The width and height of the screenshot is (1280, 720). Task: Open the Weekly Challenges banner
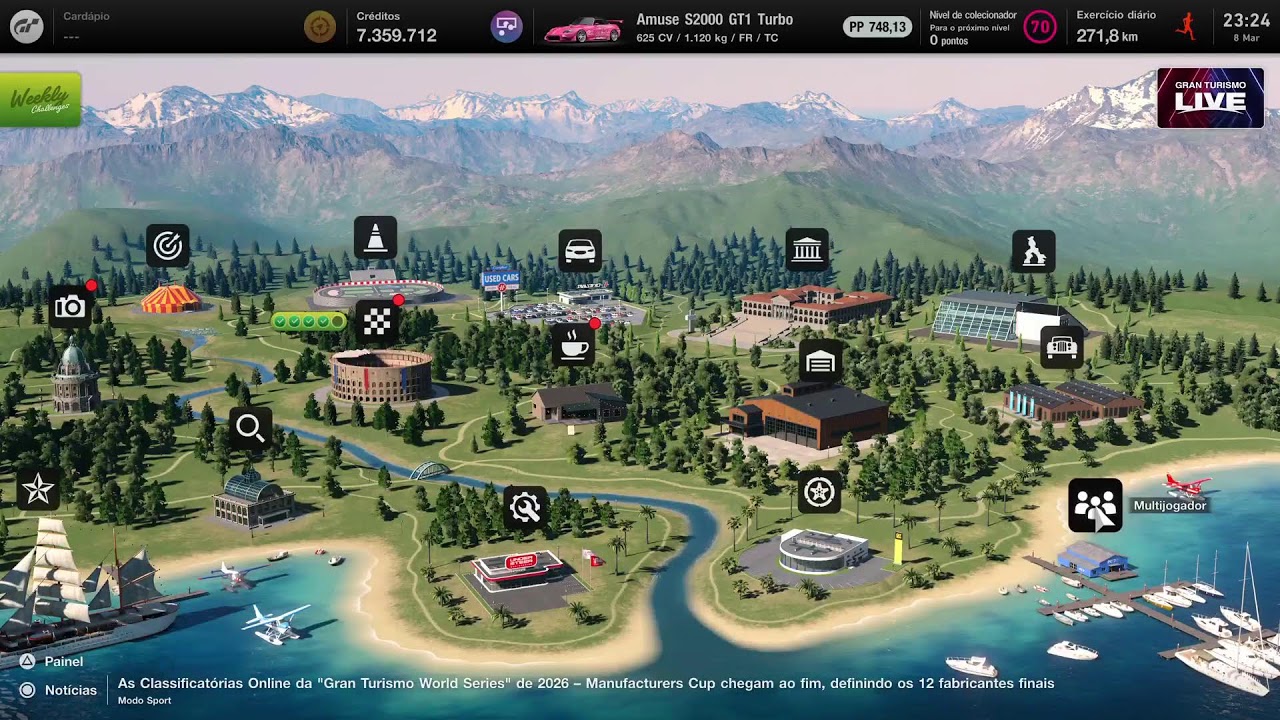40,100
